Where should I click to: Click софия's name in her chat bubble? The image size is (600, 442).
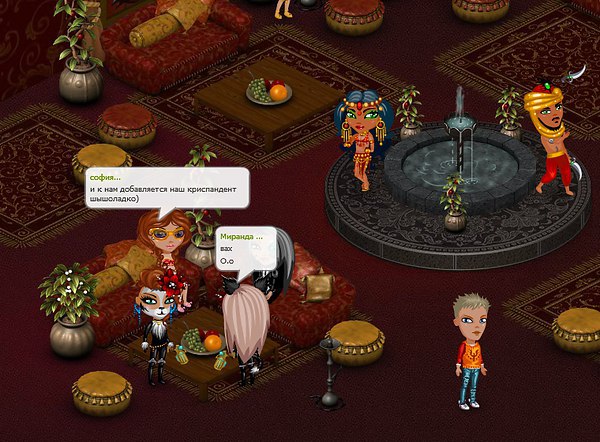(104, 177)
